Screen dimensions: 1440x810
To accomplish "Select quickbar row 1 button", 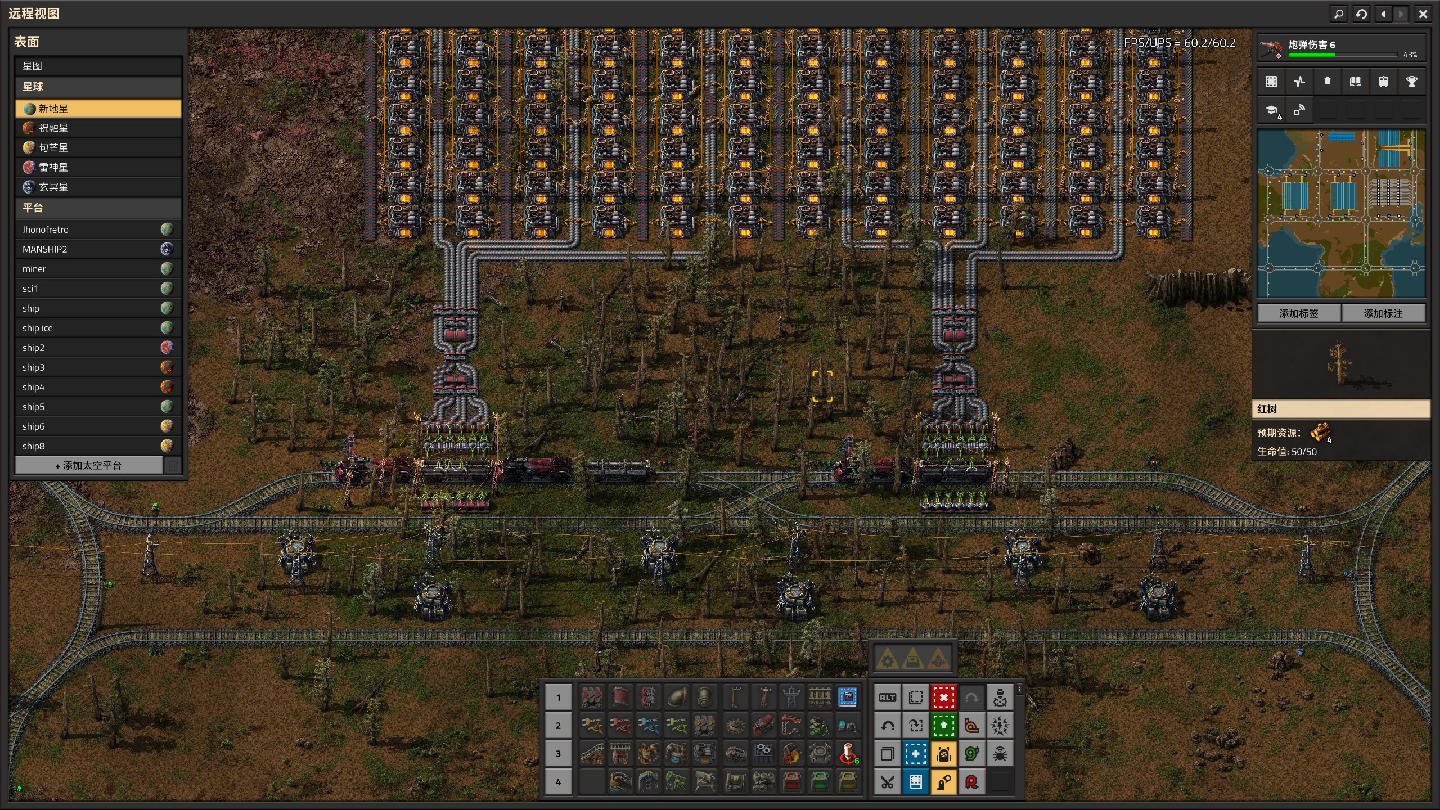I will pos(559,696).
